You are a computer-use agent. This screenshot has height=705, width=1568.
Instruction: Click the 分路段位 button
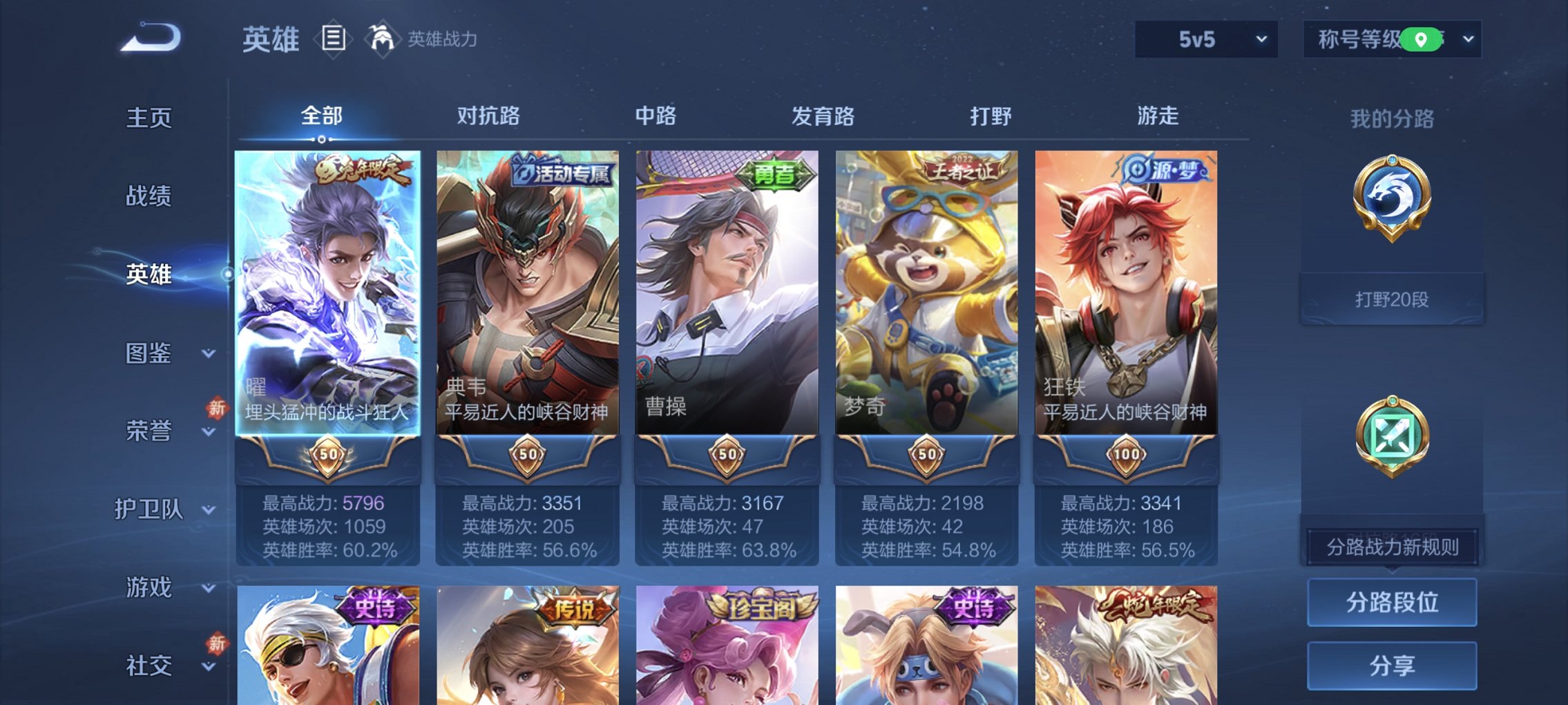[x=1392, y=601]
